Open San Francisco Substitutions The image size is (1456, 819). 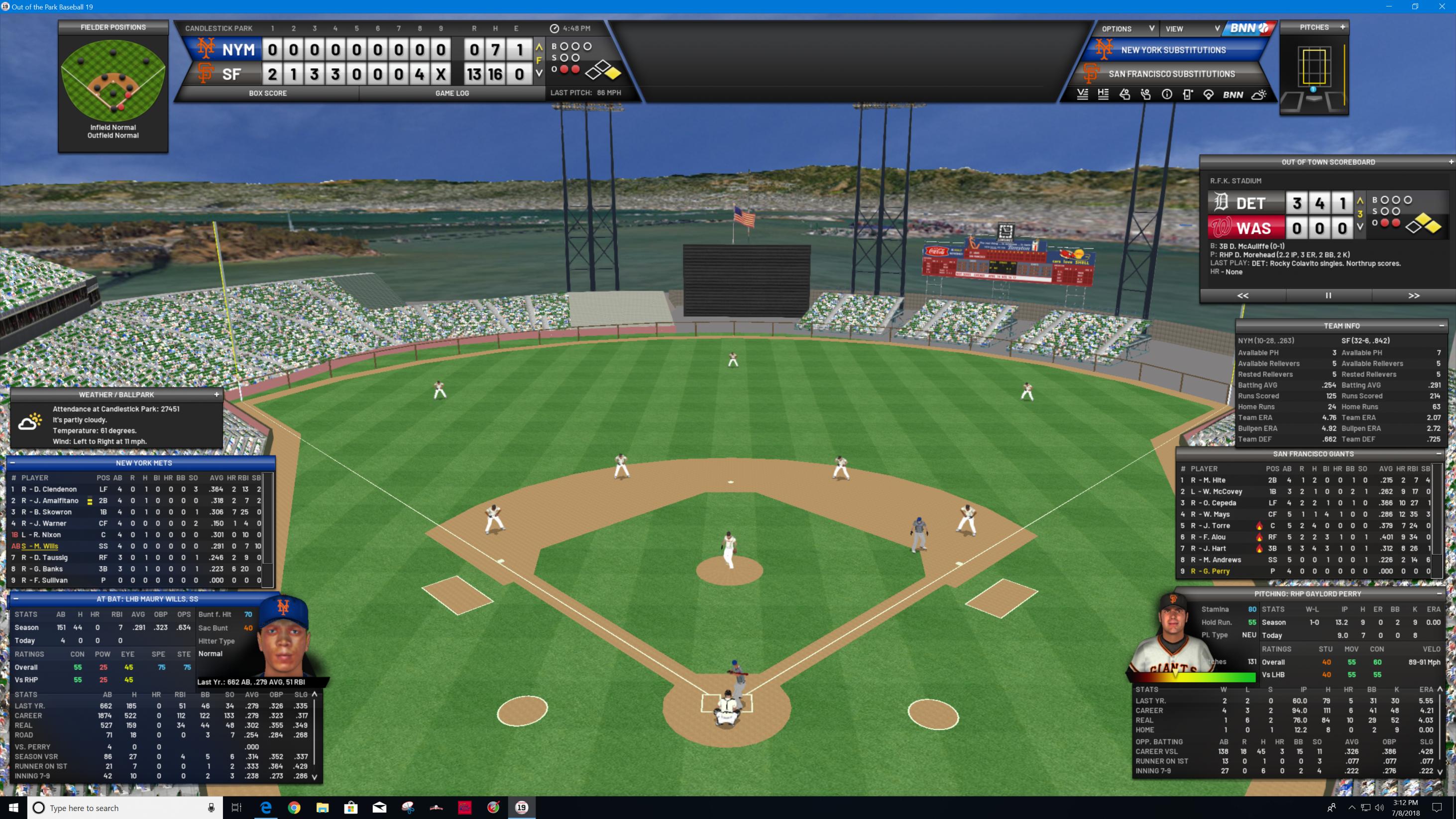click(x=1171, y=74)
